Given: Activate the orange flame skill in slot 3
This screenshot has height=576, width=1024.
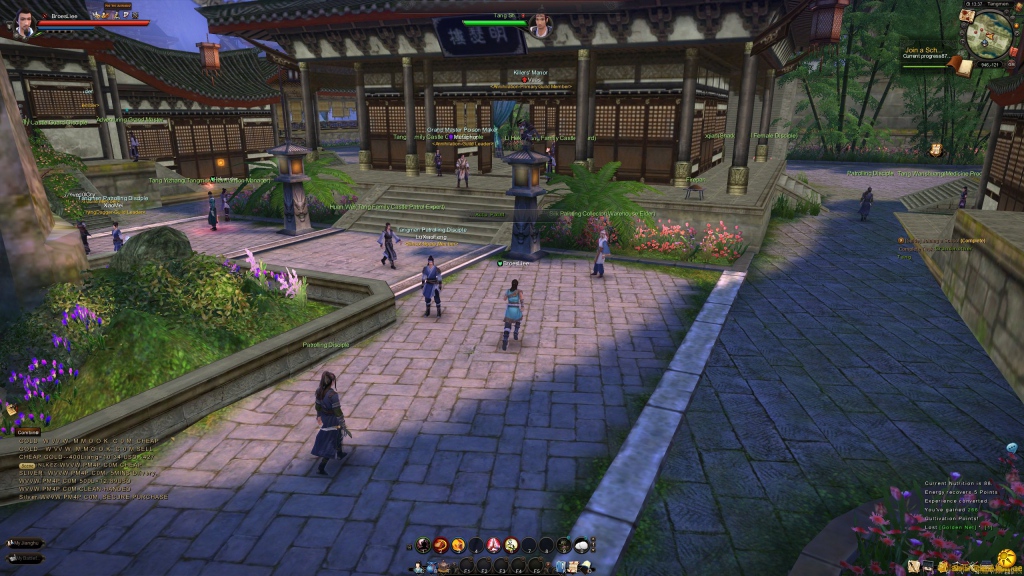Looking at the screenshot, I should [459, 545].
